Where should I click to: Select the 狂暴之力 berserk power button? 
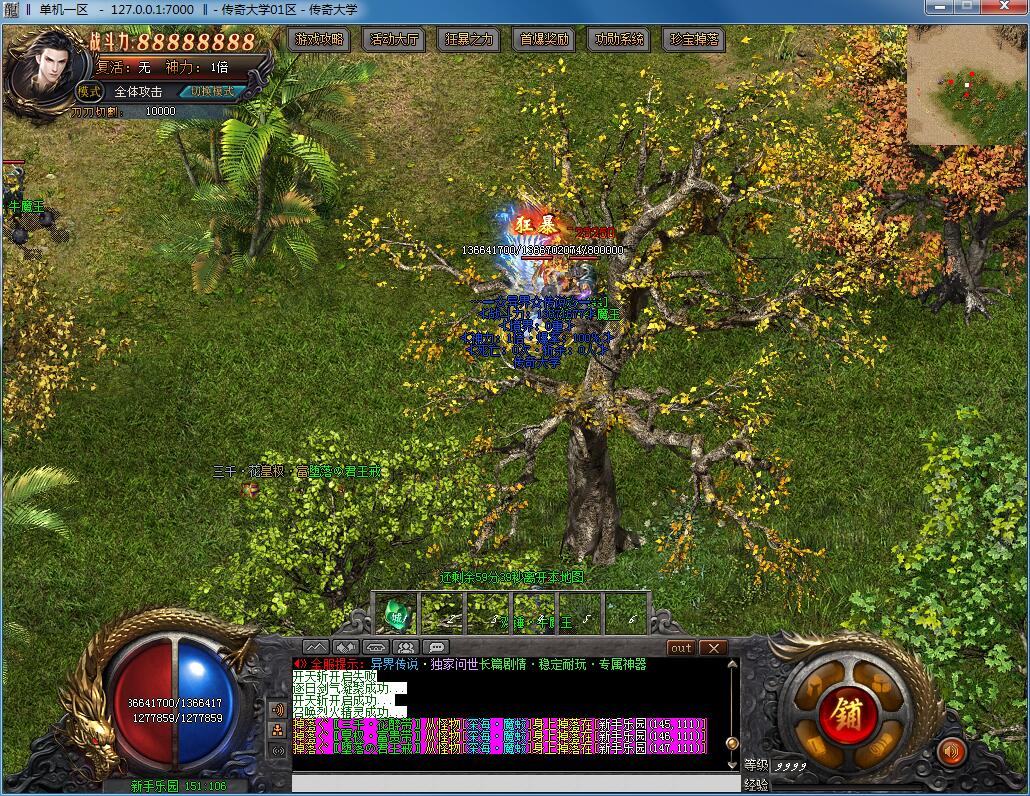(469, 40)
